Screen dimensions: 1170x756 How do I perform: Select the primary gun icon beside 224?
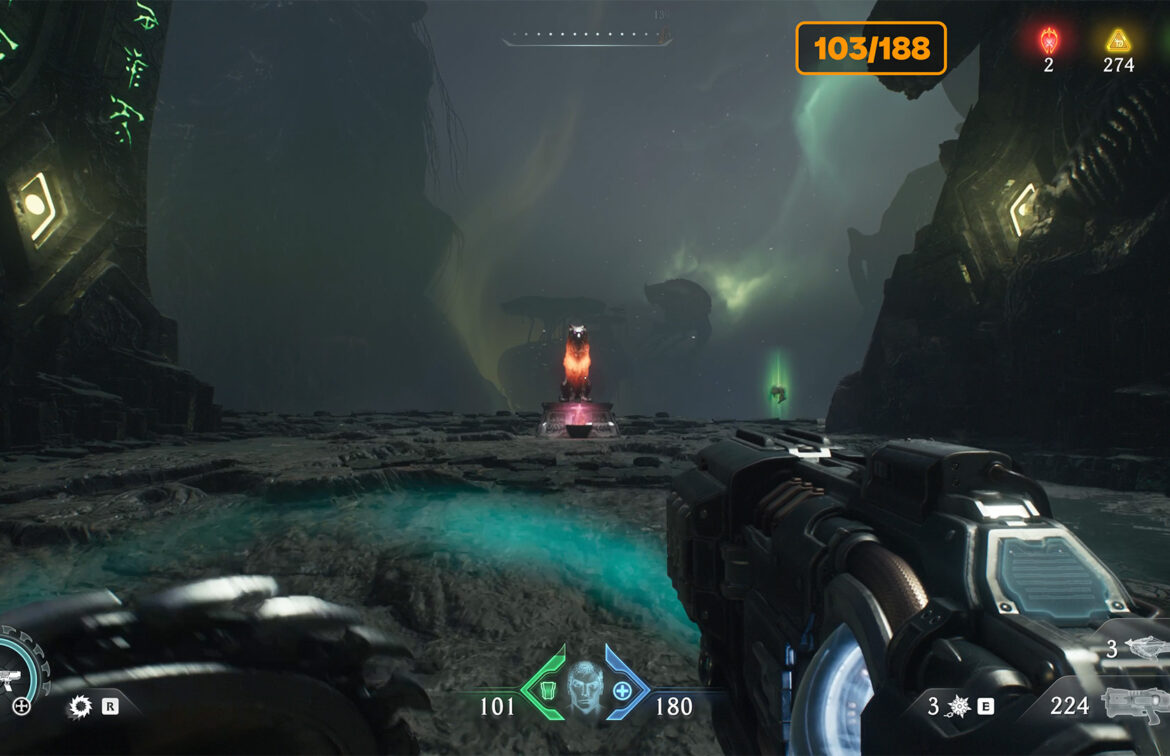point(1134,704)
